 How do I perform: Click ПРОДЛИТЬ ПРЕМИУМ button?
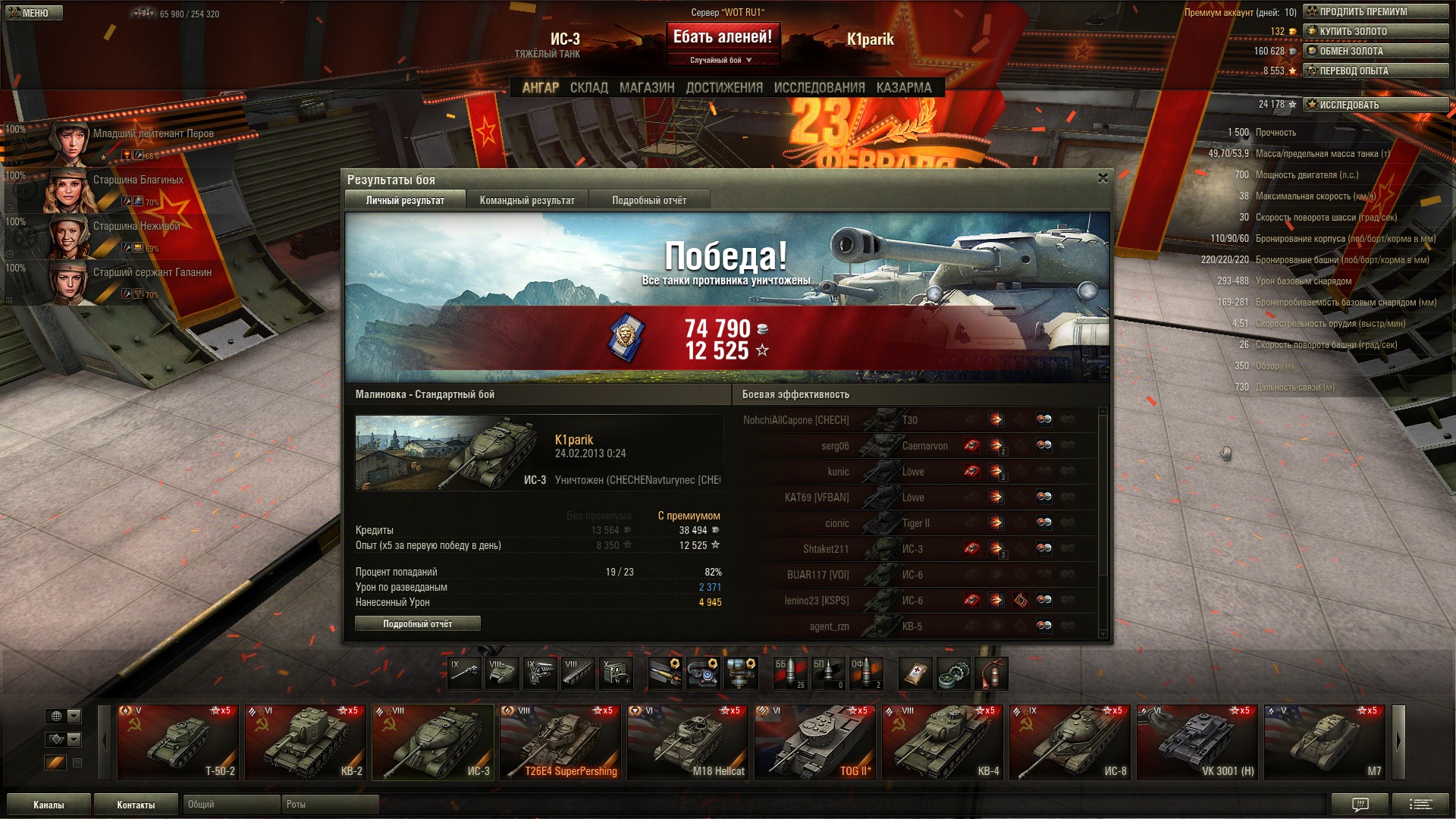pos(1376,12)
